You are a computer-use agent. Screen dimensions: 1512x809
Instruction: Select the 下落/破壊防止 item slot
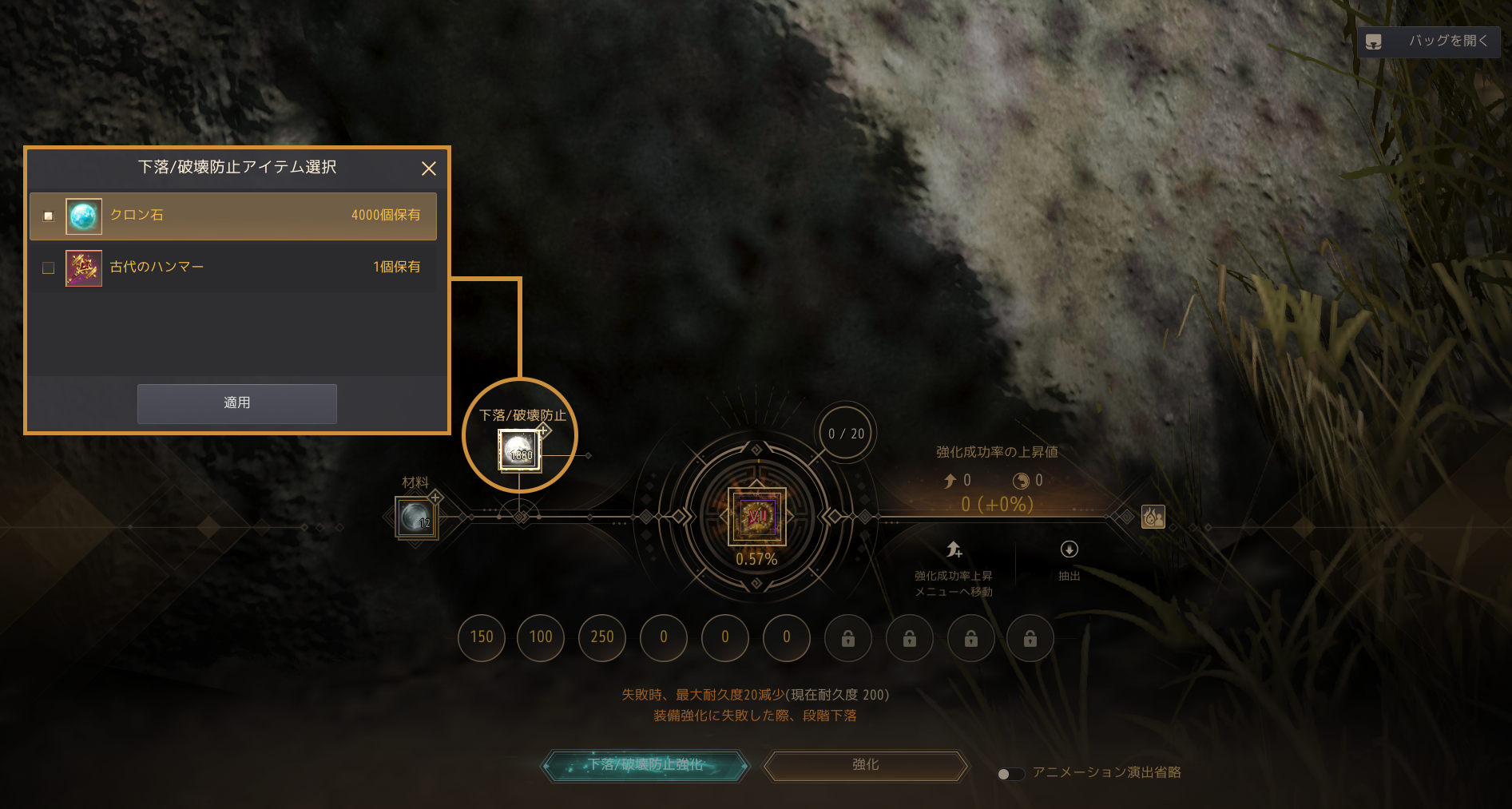click(x=519, y=450)
